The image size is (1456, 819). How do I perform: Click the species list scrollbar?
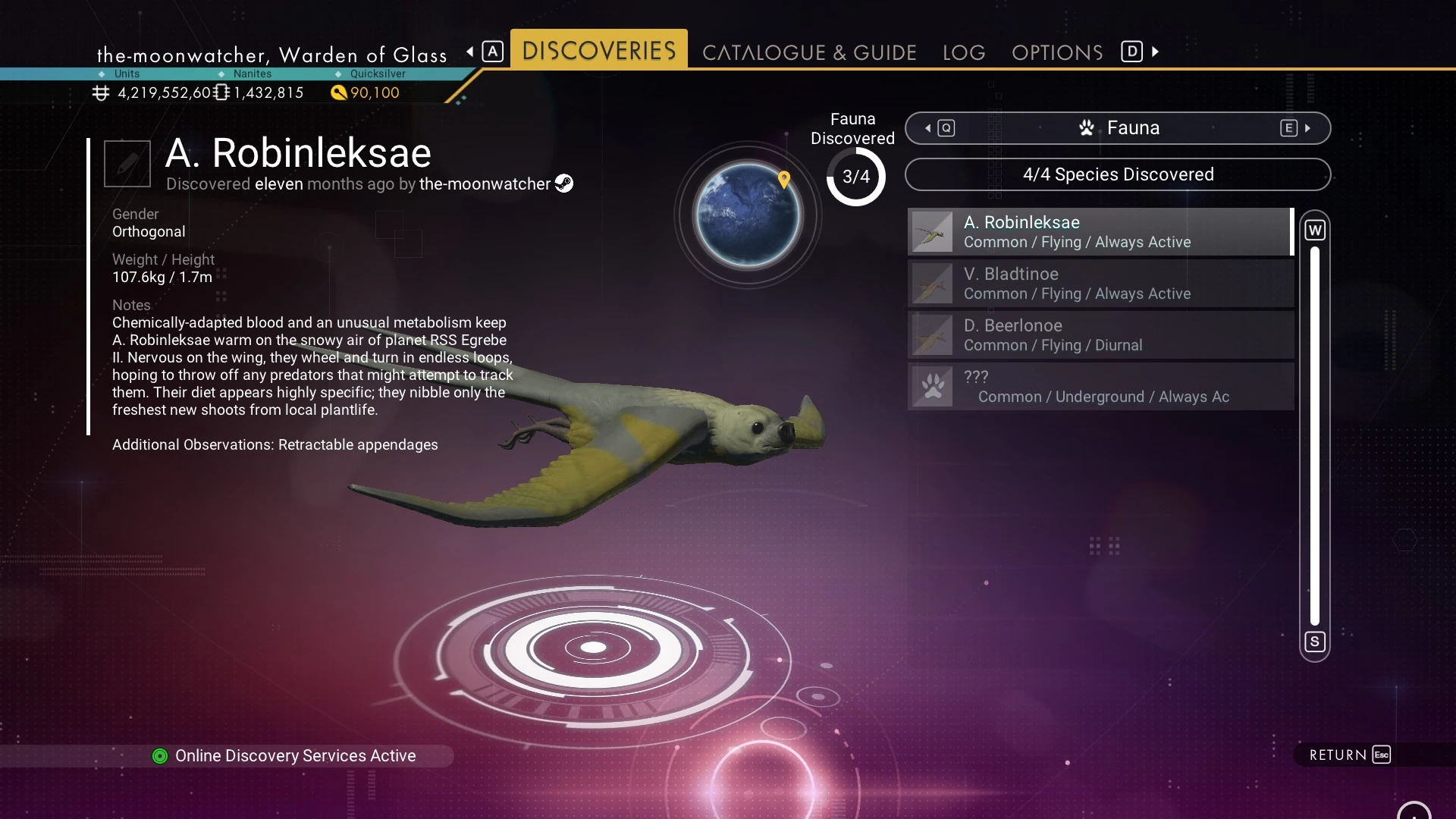click(1314, 435)
